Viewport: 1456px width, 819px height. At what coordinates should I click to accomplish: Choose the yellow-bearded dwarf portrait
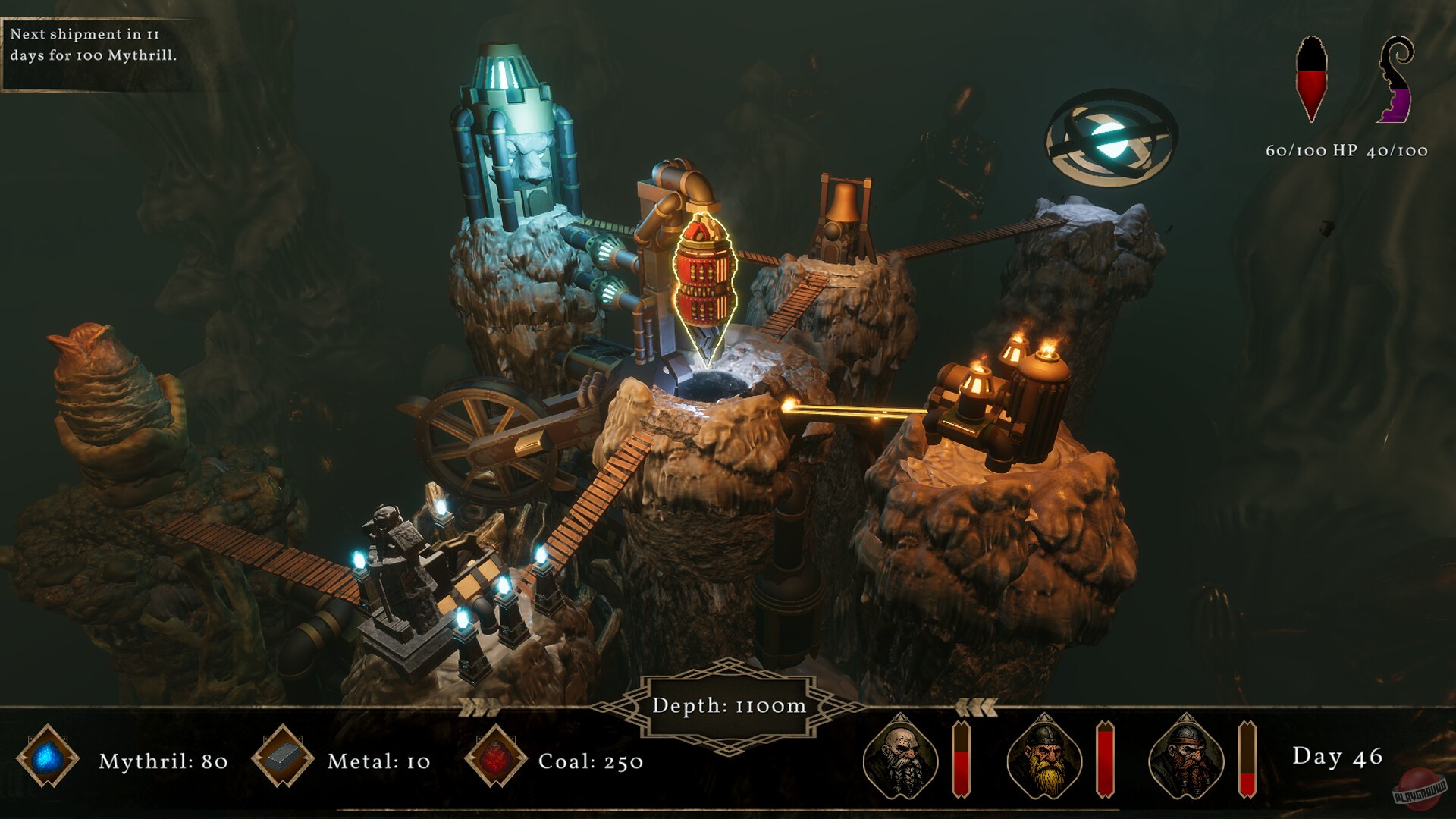(x=1043, y=756)
